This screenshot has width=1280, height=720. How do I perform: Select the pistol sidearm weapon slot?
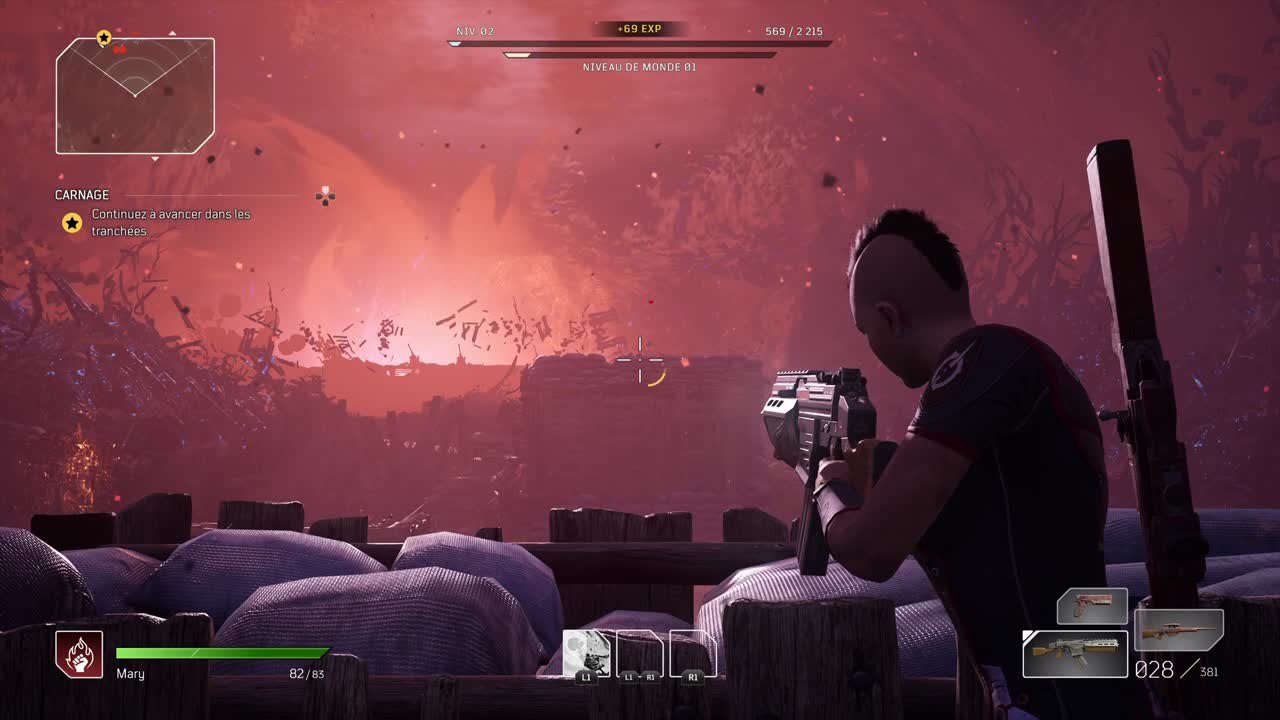1092,606
